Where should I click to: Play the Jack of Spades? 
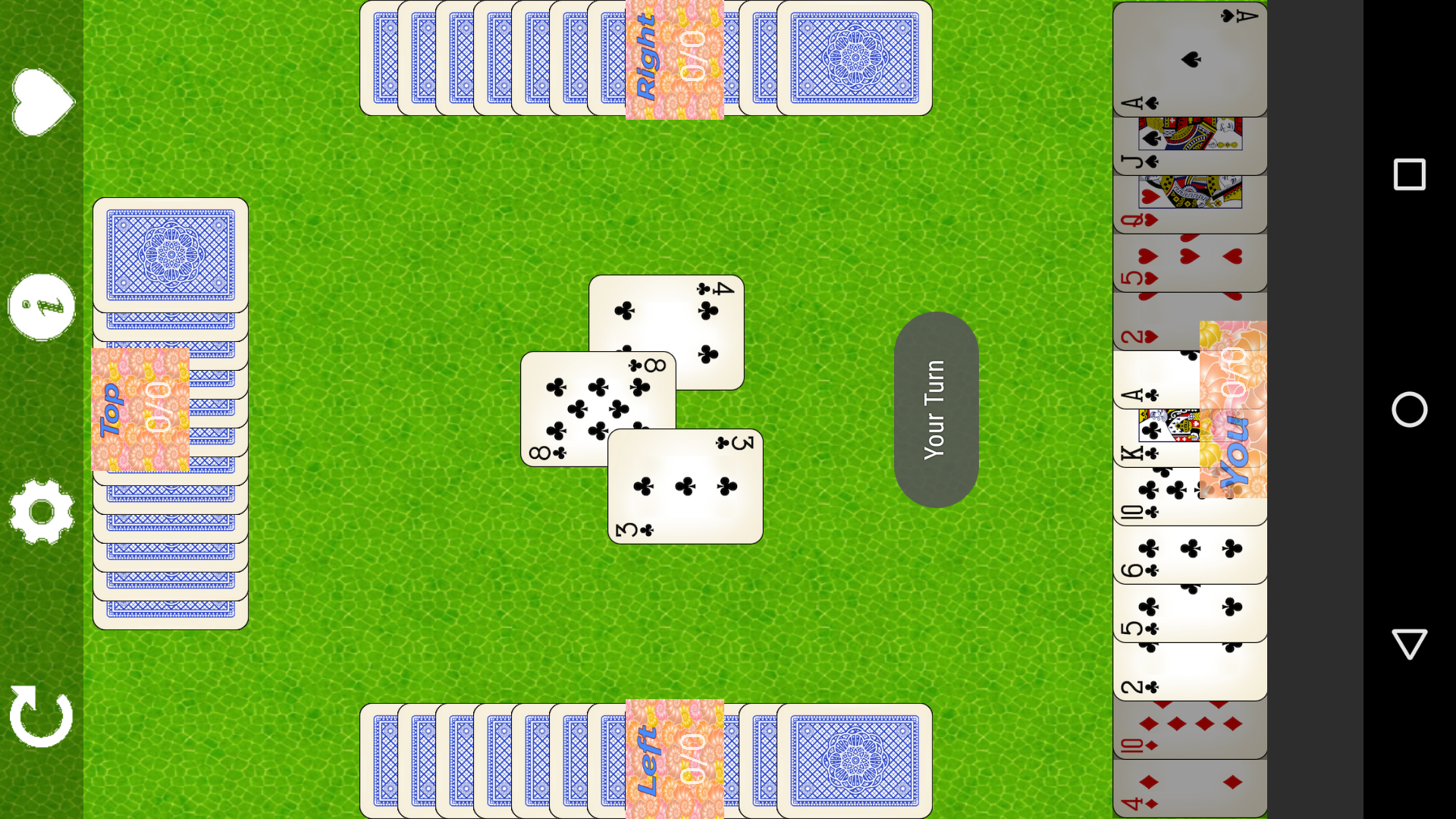tap(1191, 148)
